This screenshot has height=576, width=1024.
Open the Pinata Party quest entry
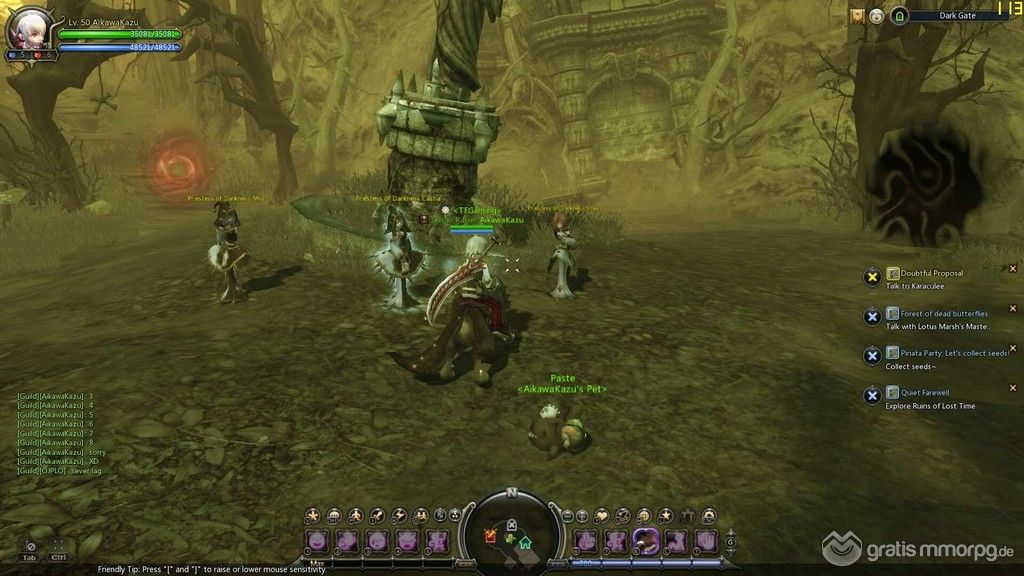pyautogui.click(x=946, y=353)
